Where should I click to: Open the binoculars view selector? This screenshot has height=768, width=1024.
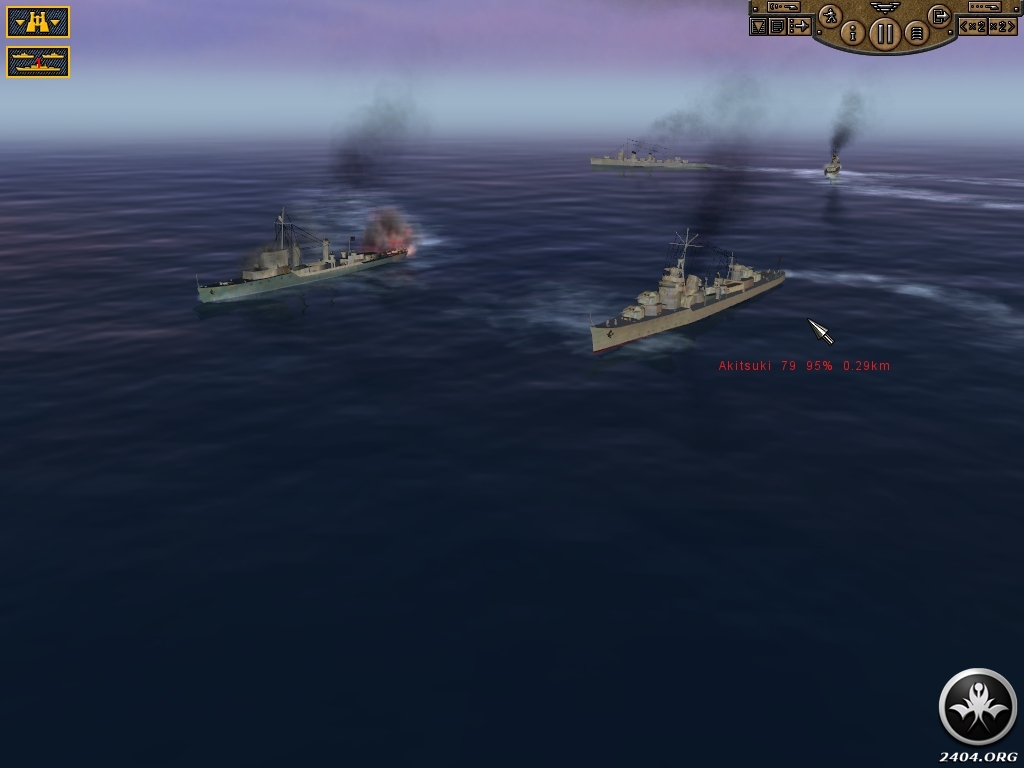38,22
